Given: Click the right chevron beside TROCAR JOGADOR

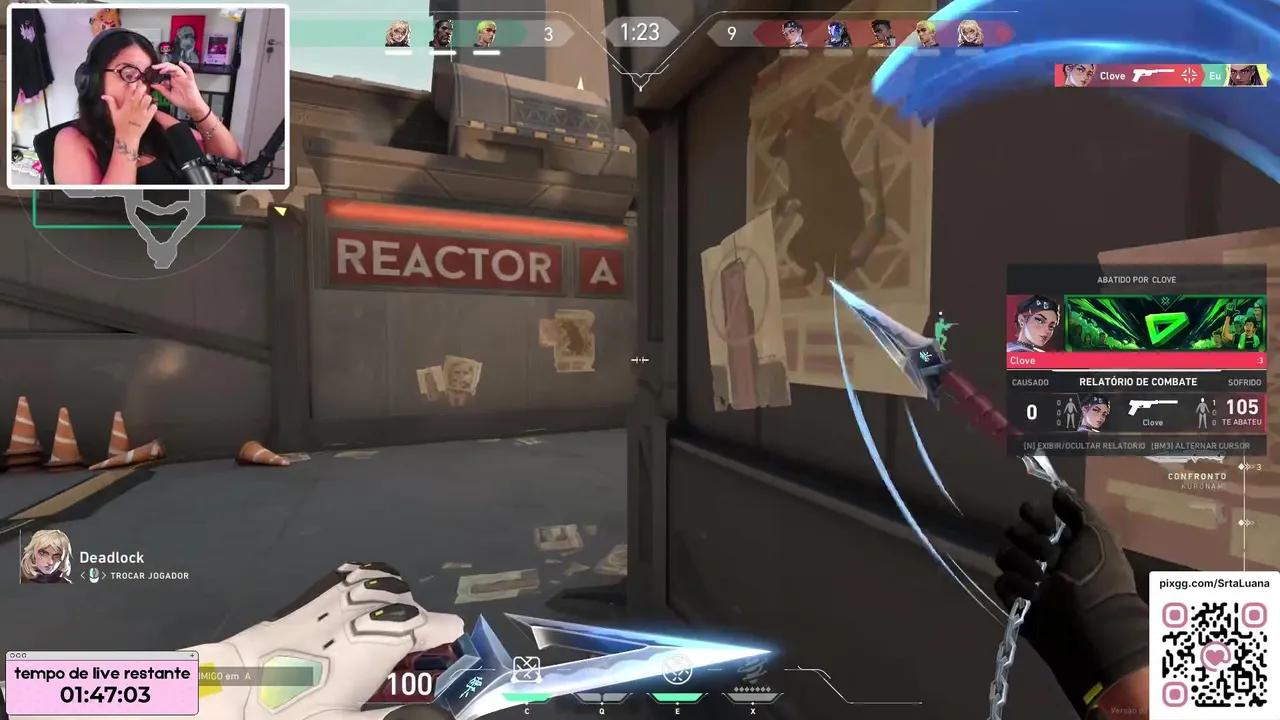Looking at the screenshot, I should point(102,575).
